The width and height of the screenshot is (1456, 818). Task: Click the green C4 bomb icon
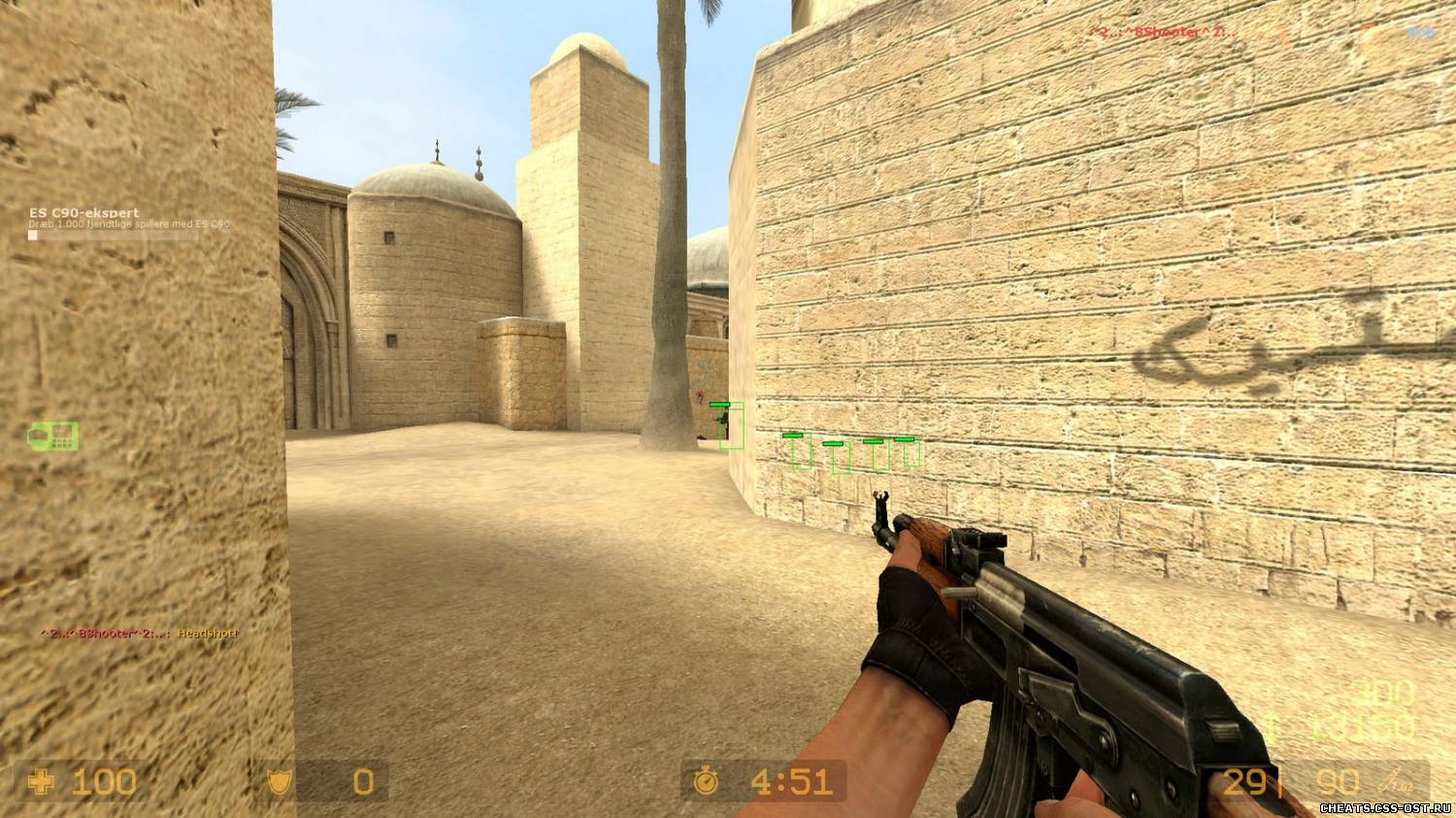(x=53, y=436)
